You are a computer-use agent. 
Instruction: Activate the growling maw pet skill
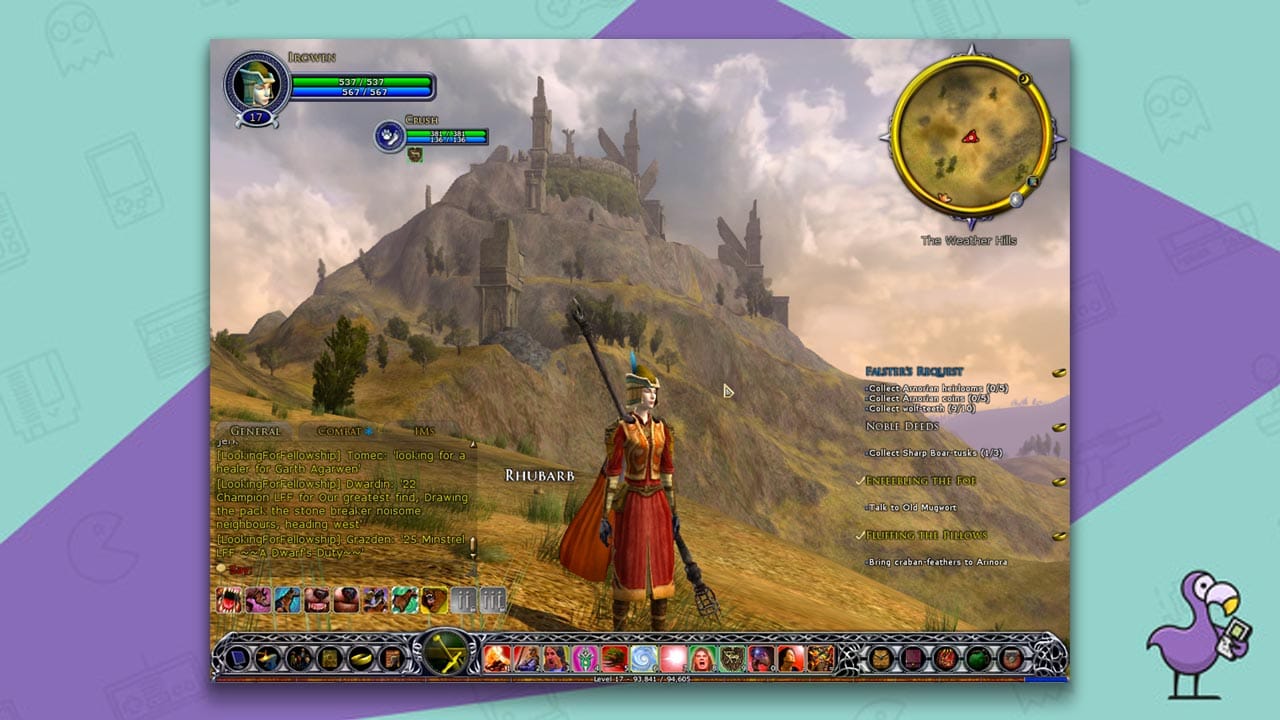pos(227,599)
